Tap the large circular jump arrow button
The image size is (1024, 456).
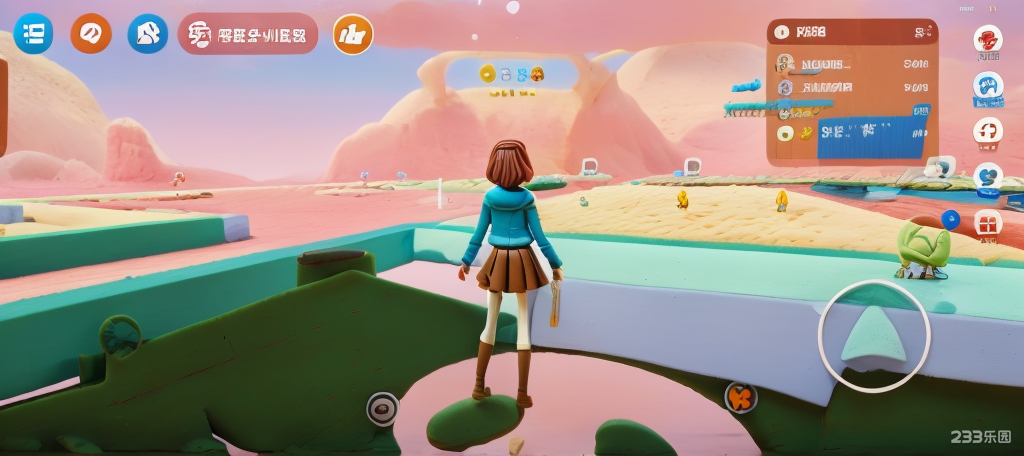coord(874,336)
